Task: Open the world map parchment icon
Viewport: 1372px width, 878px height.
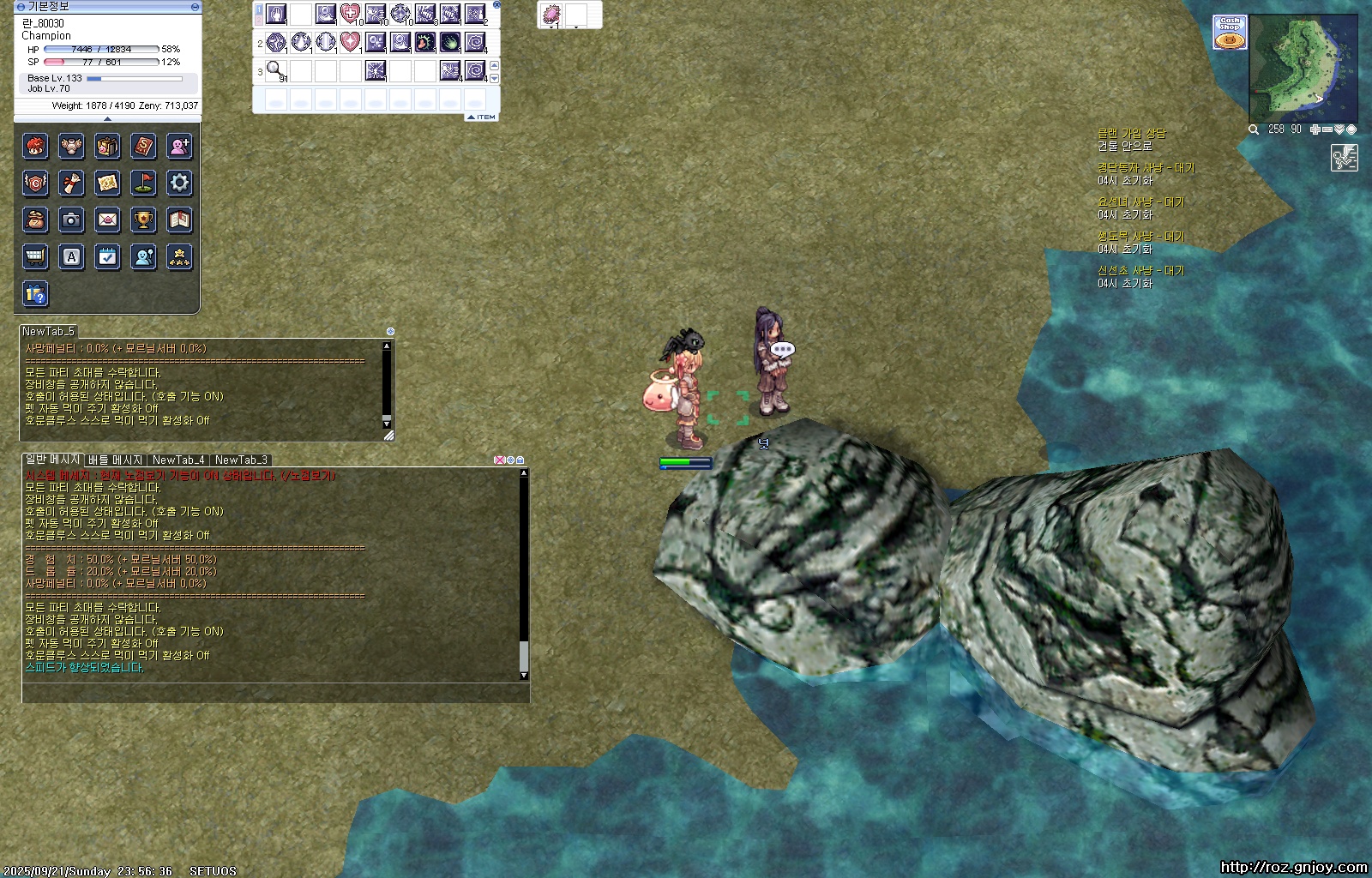Action: (x=107, y=183)
